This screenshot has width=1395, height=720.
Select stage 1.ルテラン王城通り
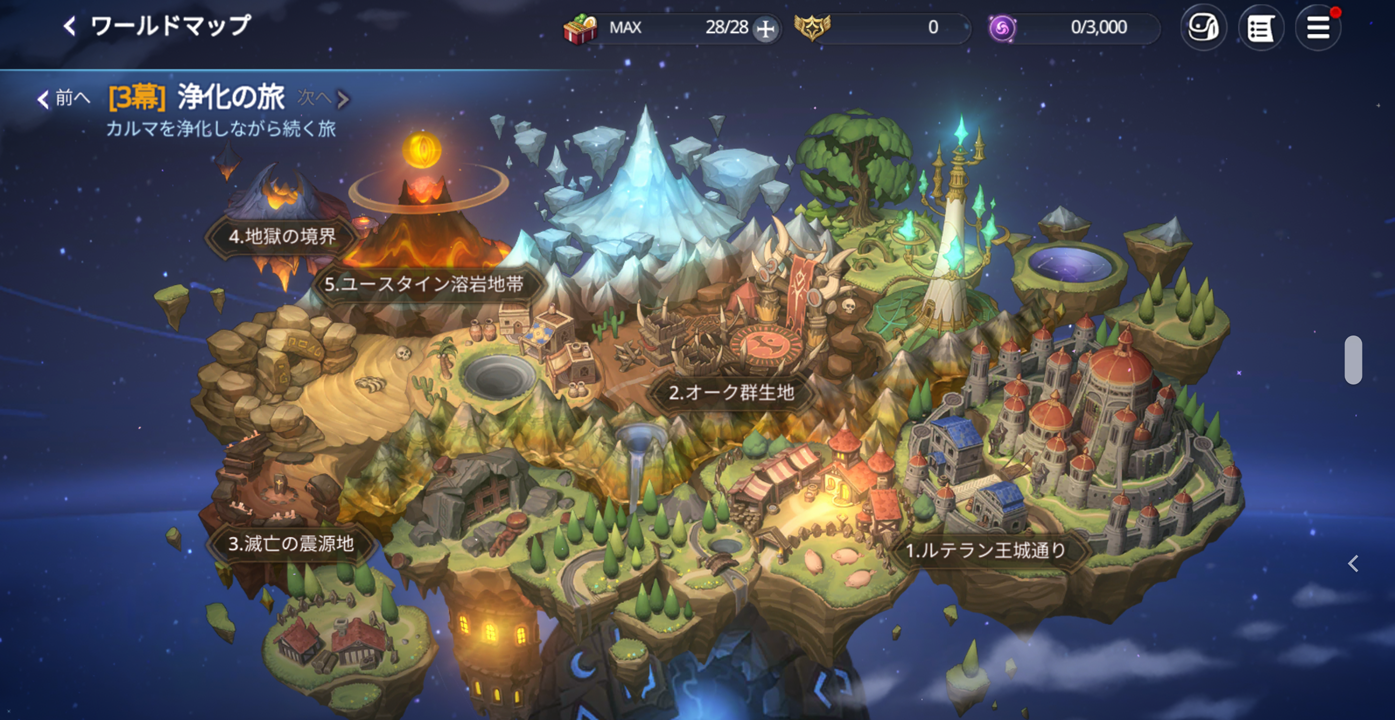tap(986, 550)
